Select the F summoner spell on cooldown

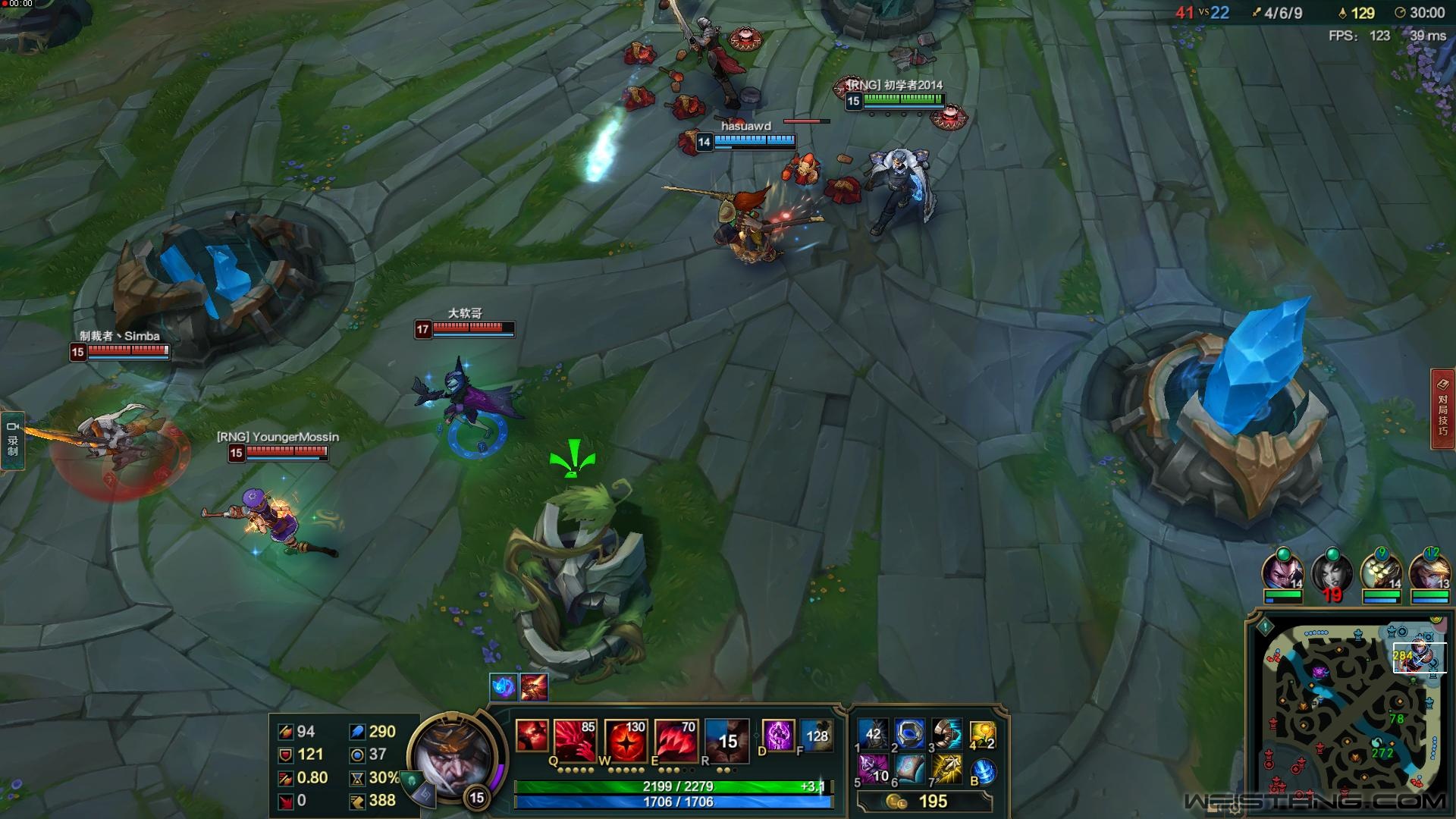click(816, 736)
